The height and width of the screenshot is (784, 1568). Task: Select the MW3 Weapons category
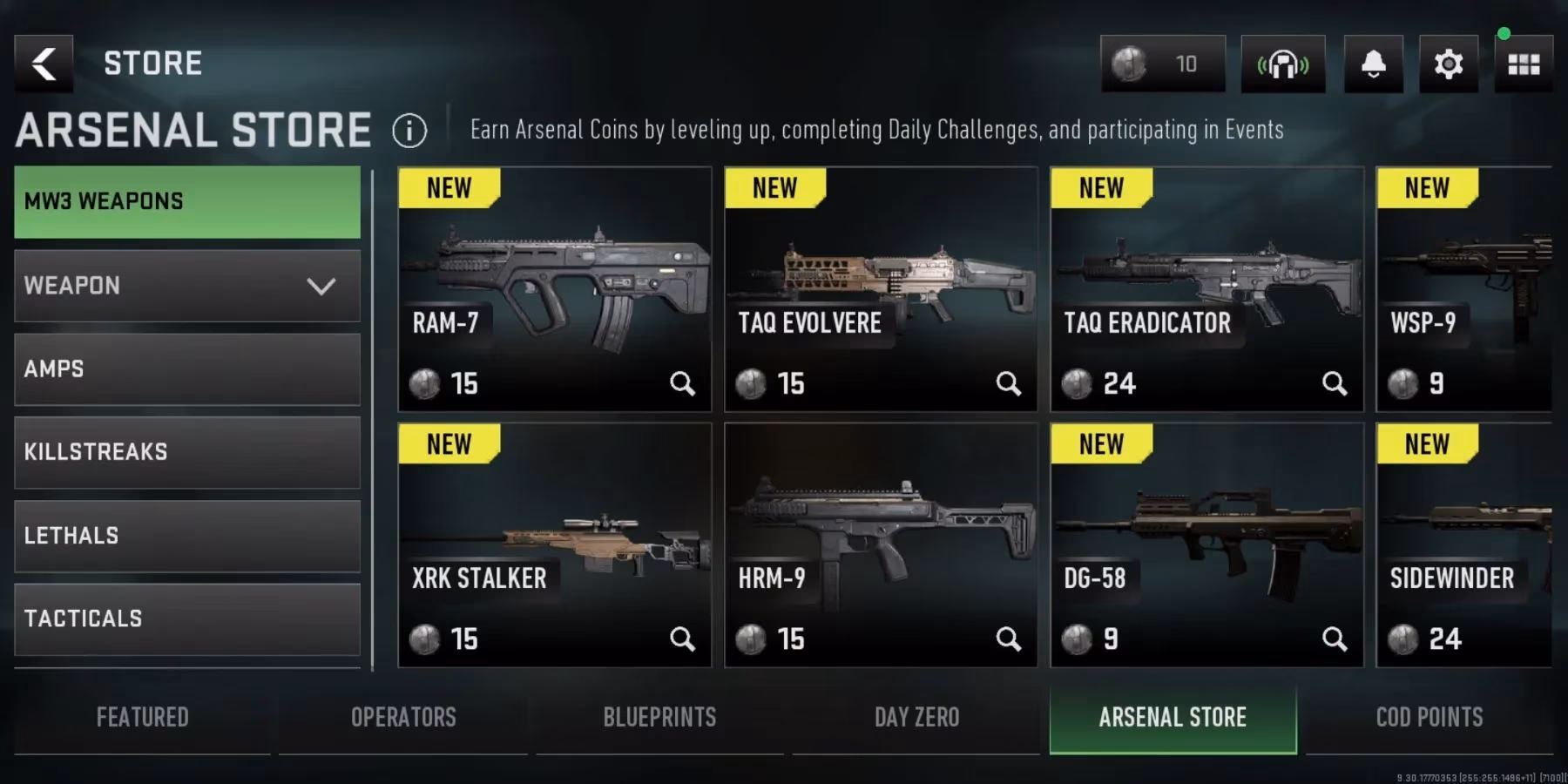[x=187, y=201]
